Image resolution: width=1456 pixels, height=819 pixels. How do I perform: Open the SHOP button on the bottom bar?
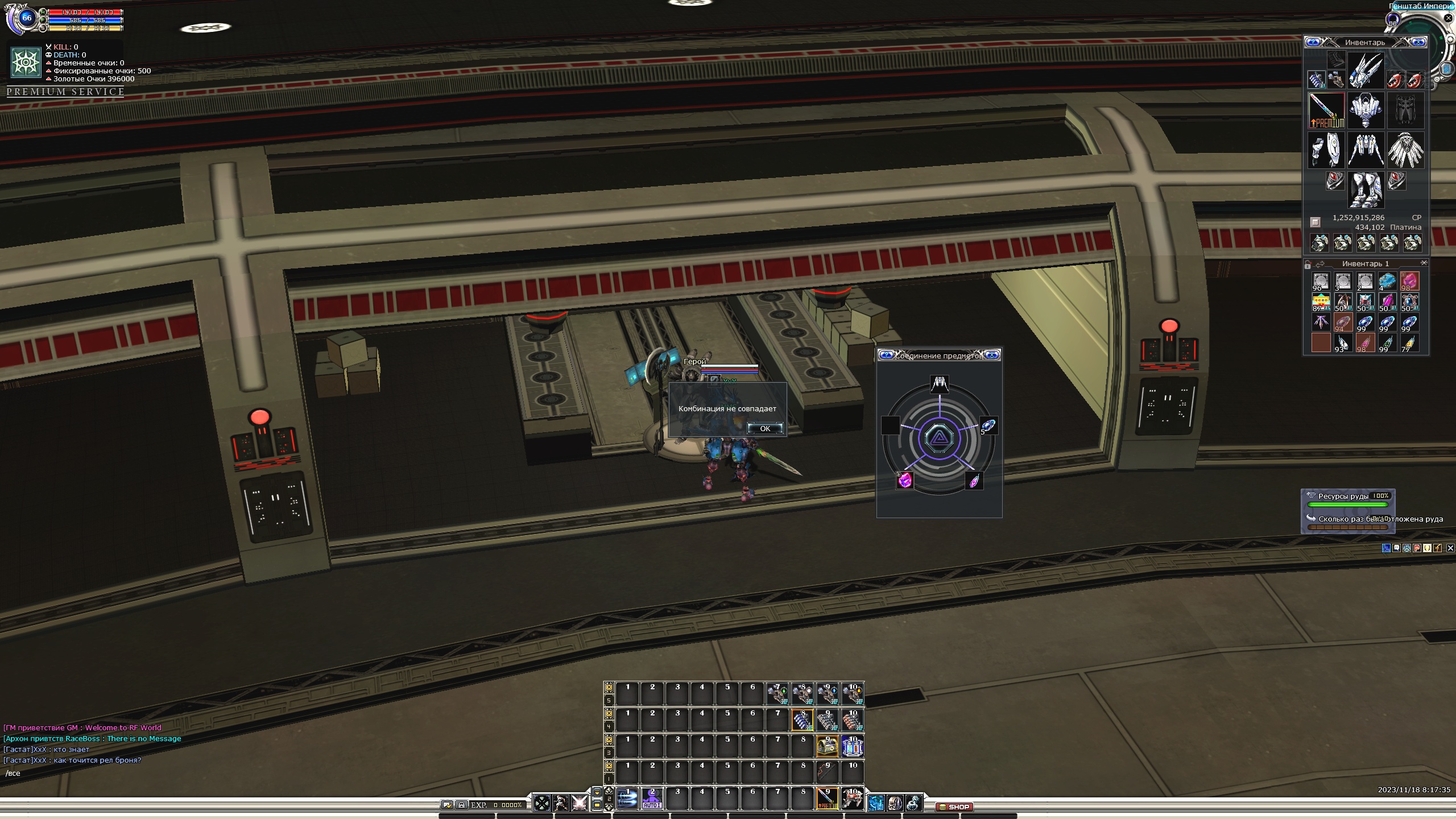(954, 806)
